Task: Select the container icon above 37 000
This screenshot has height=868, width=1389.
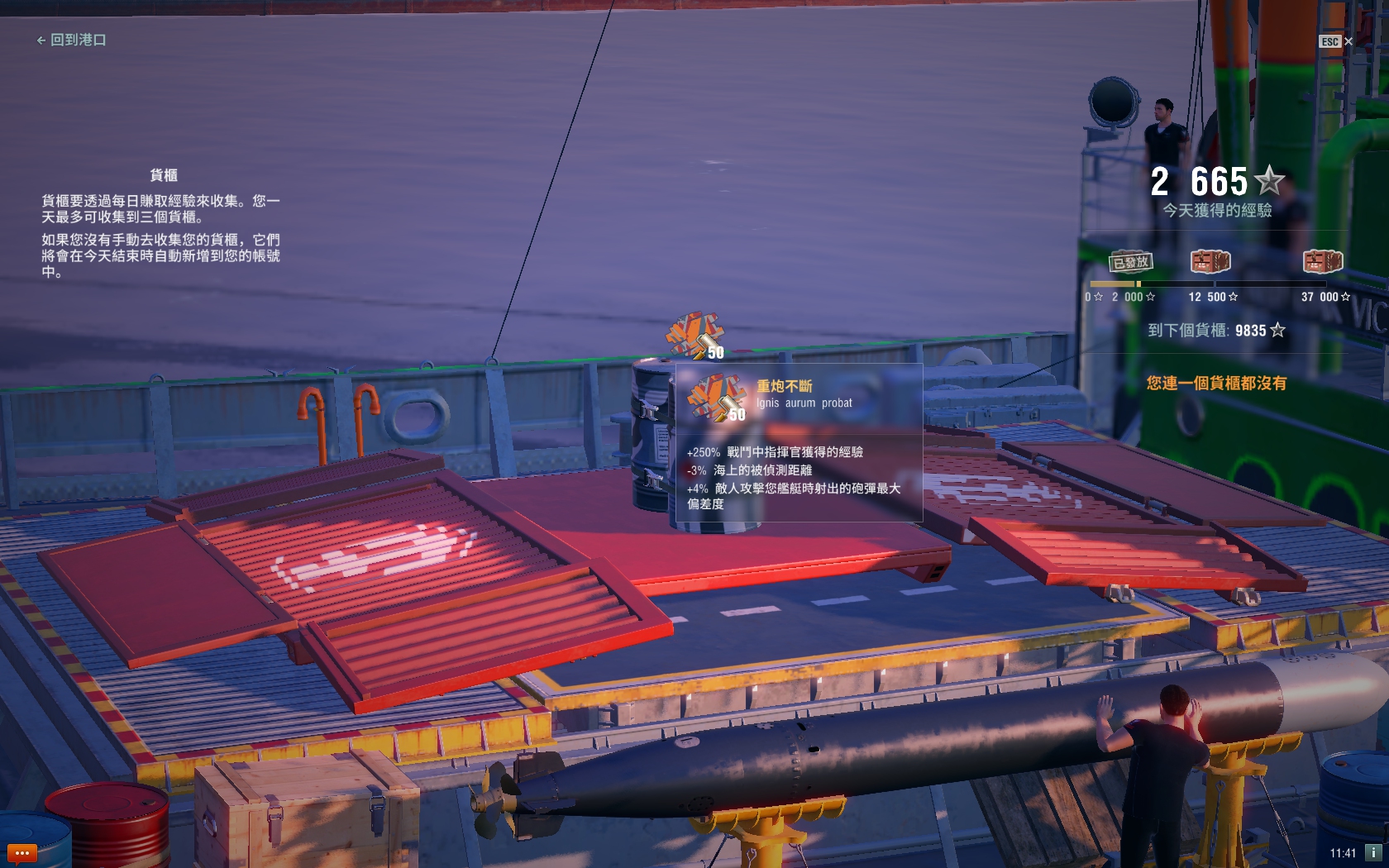Action: click(x=1323, y=262)
